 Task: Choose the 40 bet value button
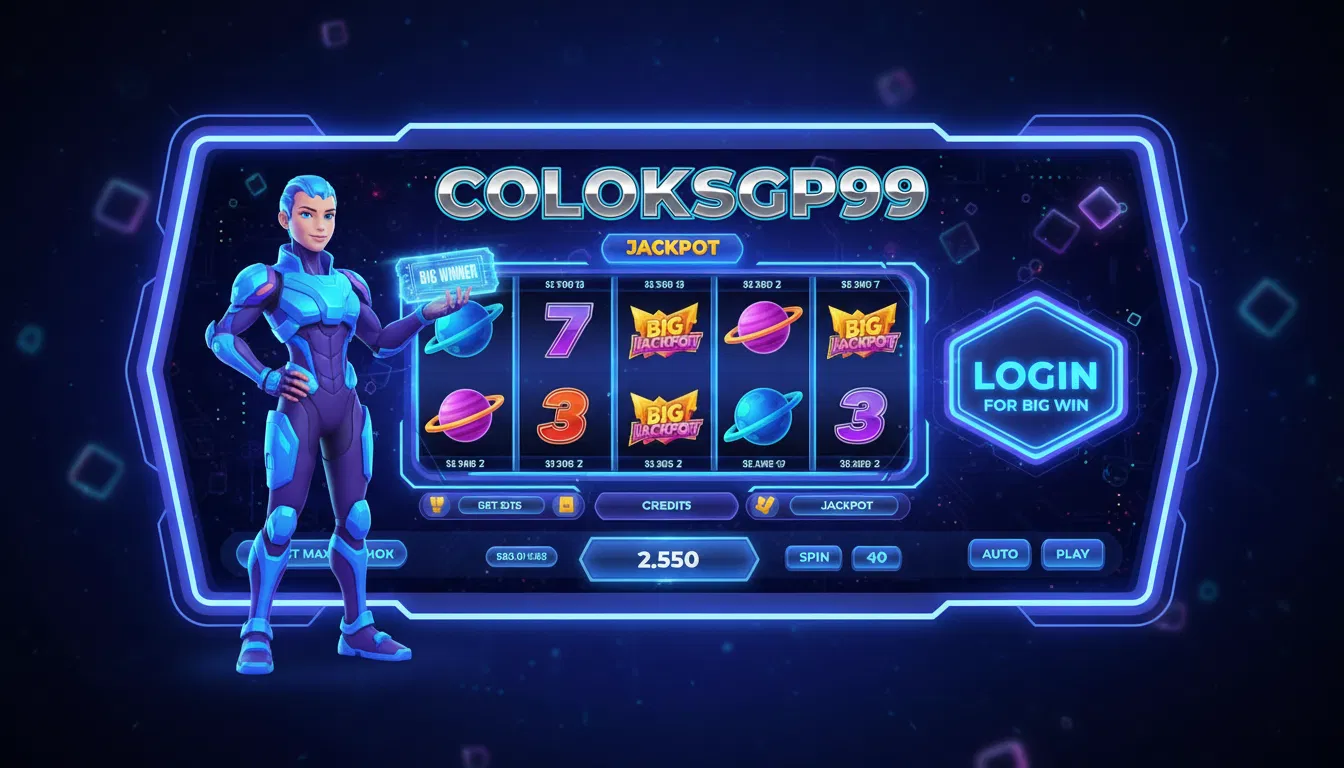876,557
